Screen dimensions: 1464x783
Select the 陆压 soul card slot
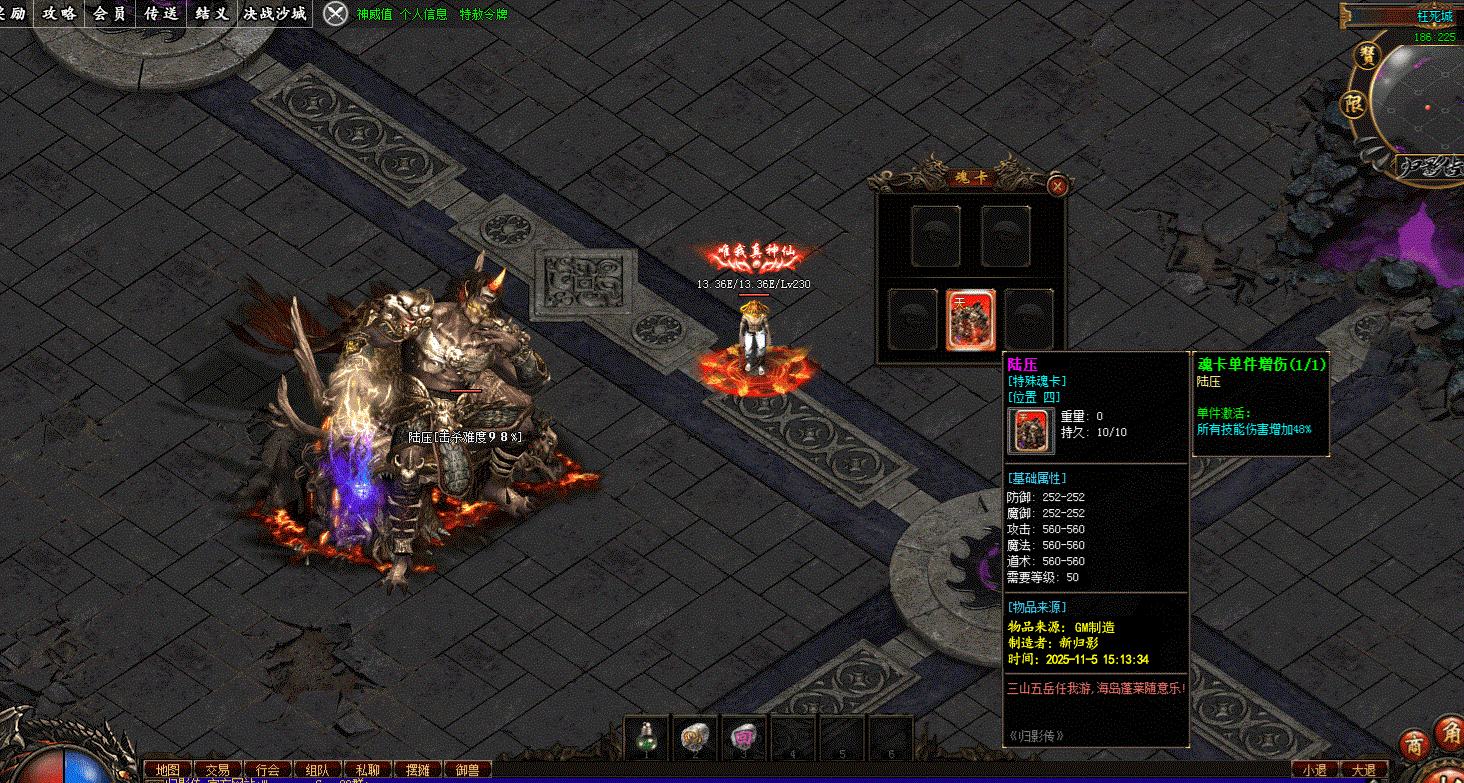pyautogui.click(x=970, y=319)
